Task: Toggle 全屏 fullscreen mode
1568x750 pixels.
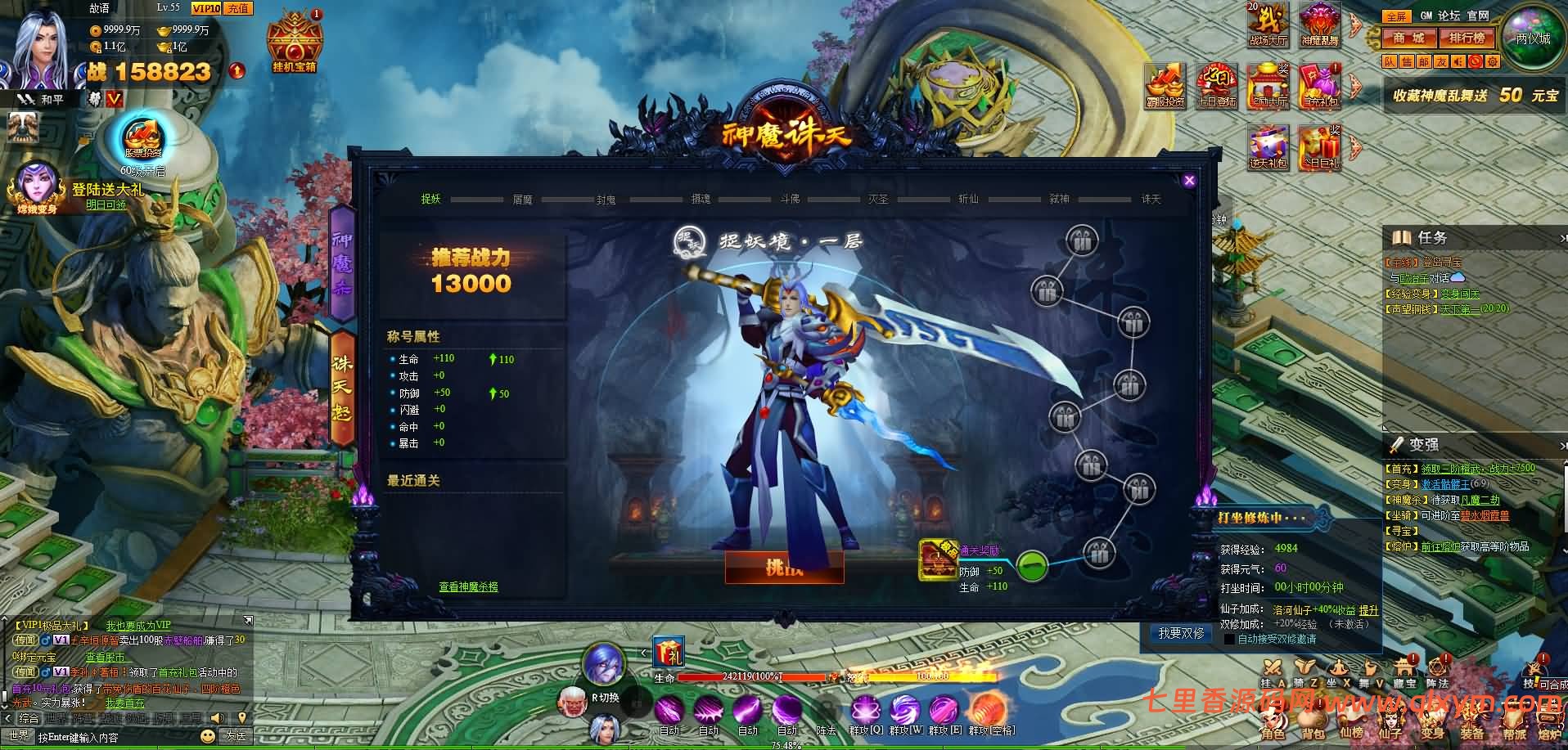Action: pos(1395,16)
